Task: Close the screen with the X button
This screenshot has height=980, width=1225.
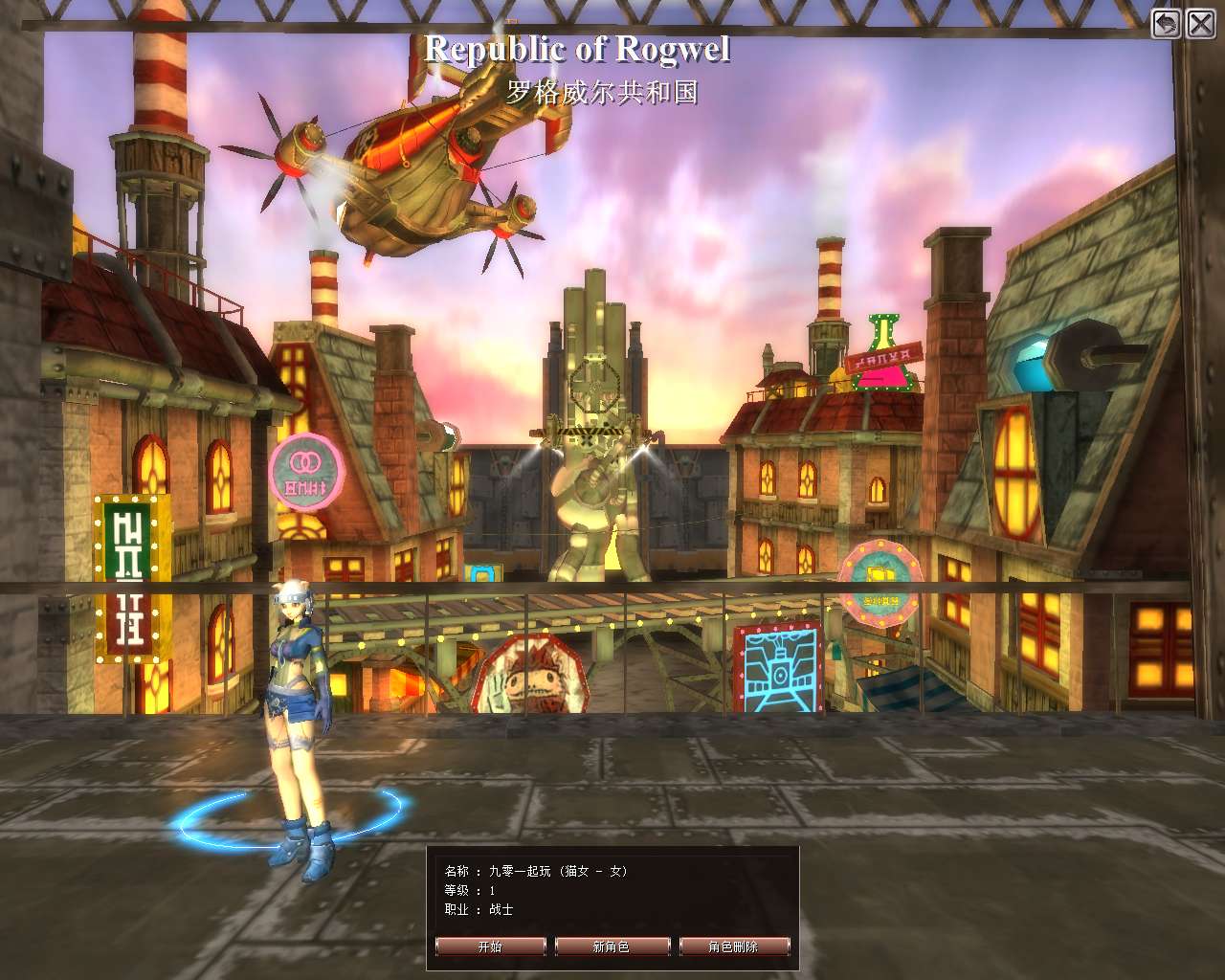Action: point(1199,21)
